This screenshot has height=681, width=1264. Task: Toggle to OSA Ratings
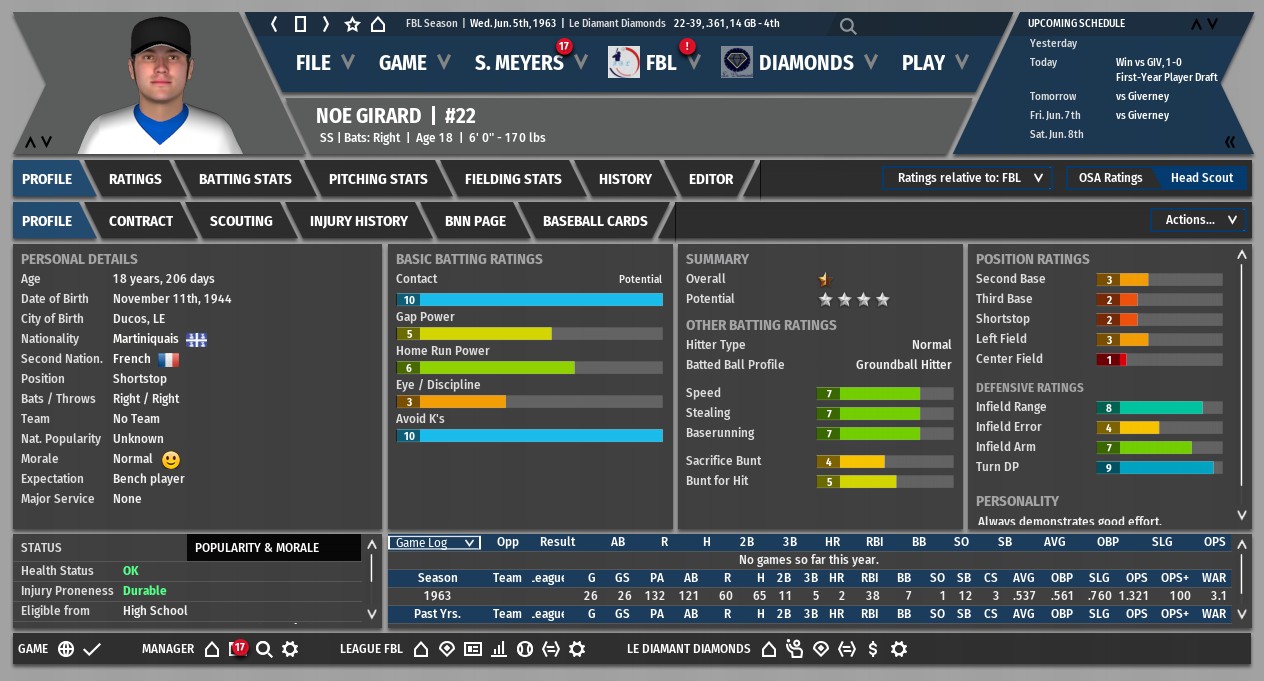1110,178
